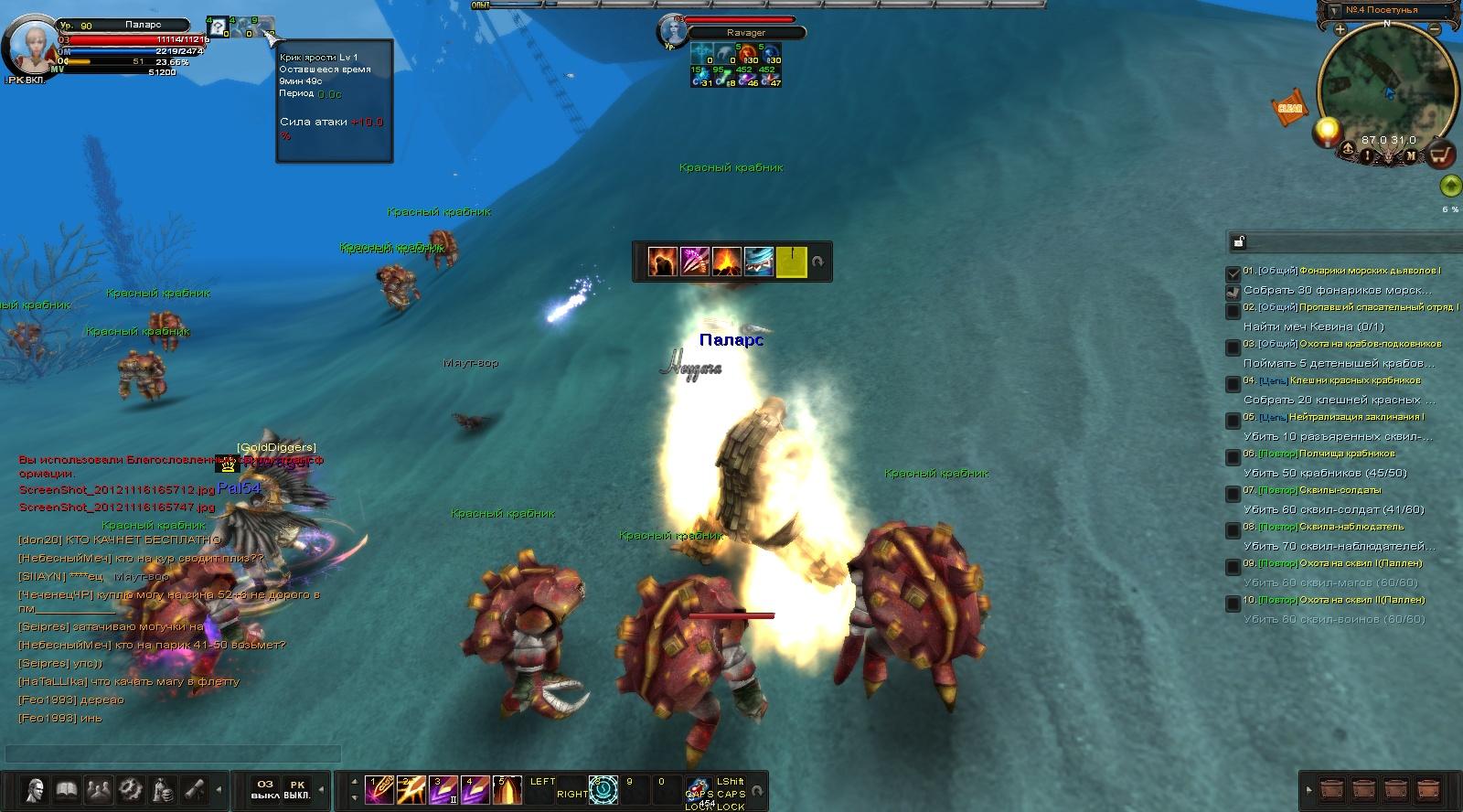Open the settings gear menu icon
The image size is (1463, 812).
tap(131, 789)
